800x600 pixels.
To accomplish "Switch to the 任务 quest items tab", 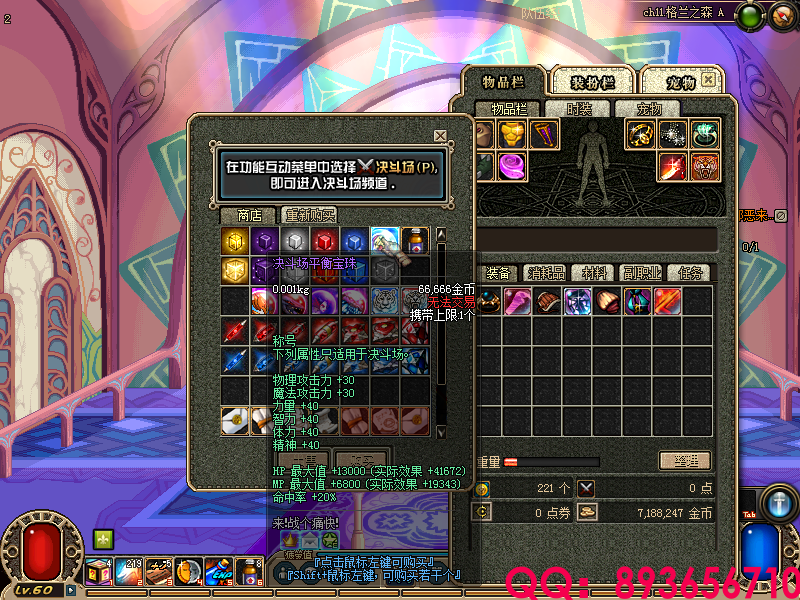I will (690, 273).
